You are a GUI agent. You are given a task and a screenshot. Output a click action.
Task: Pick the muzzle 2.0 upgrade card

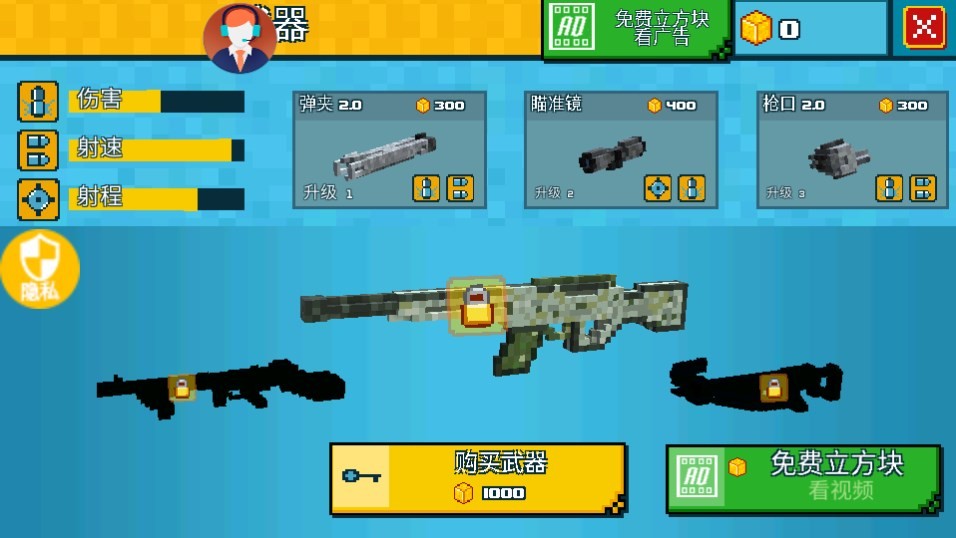(853, 150)
